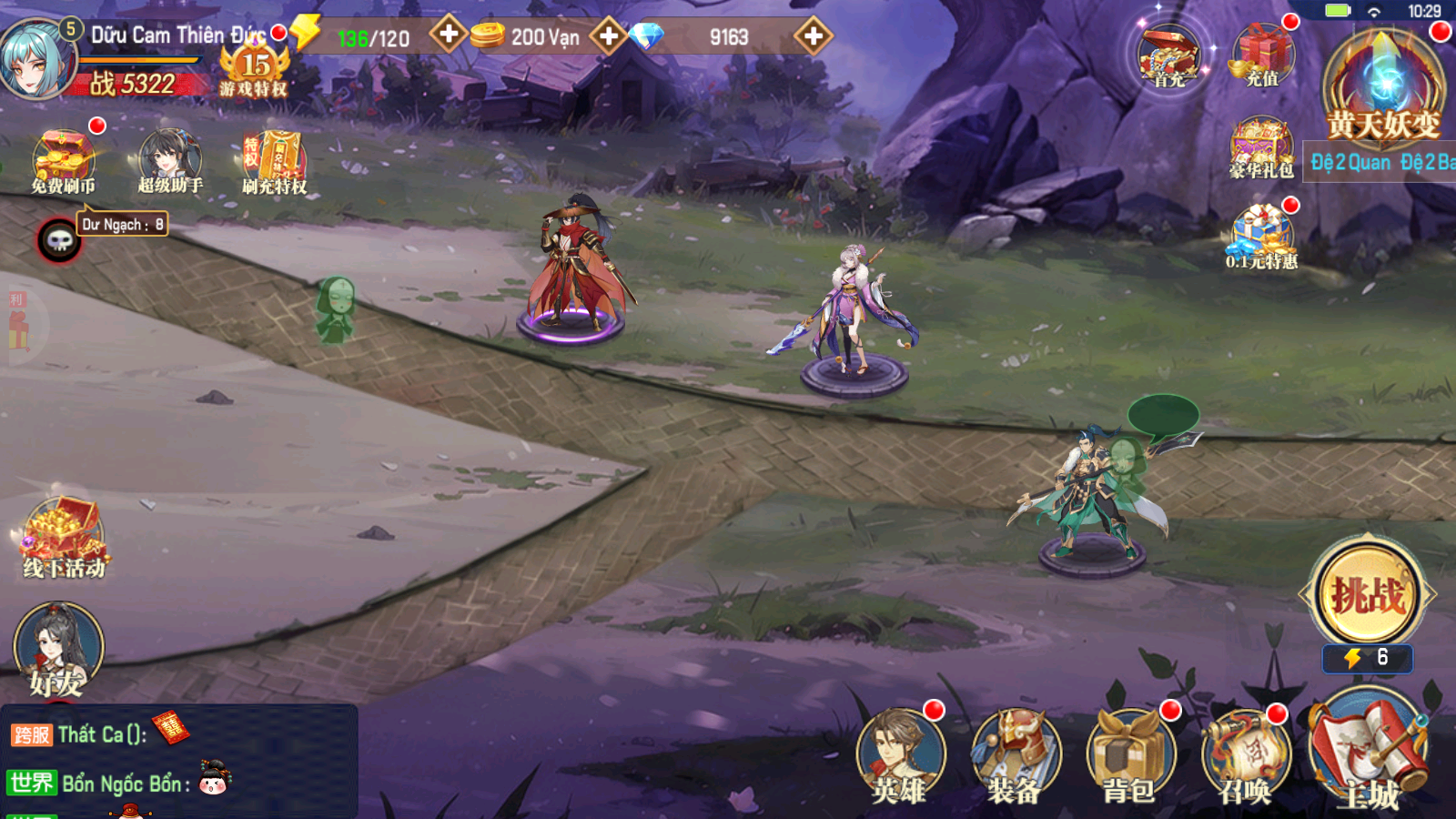This screenshot has width=1456, height=819.
Task: Add gold coins via plus button
Action: click(608, 36)
